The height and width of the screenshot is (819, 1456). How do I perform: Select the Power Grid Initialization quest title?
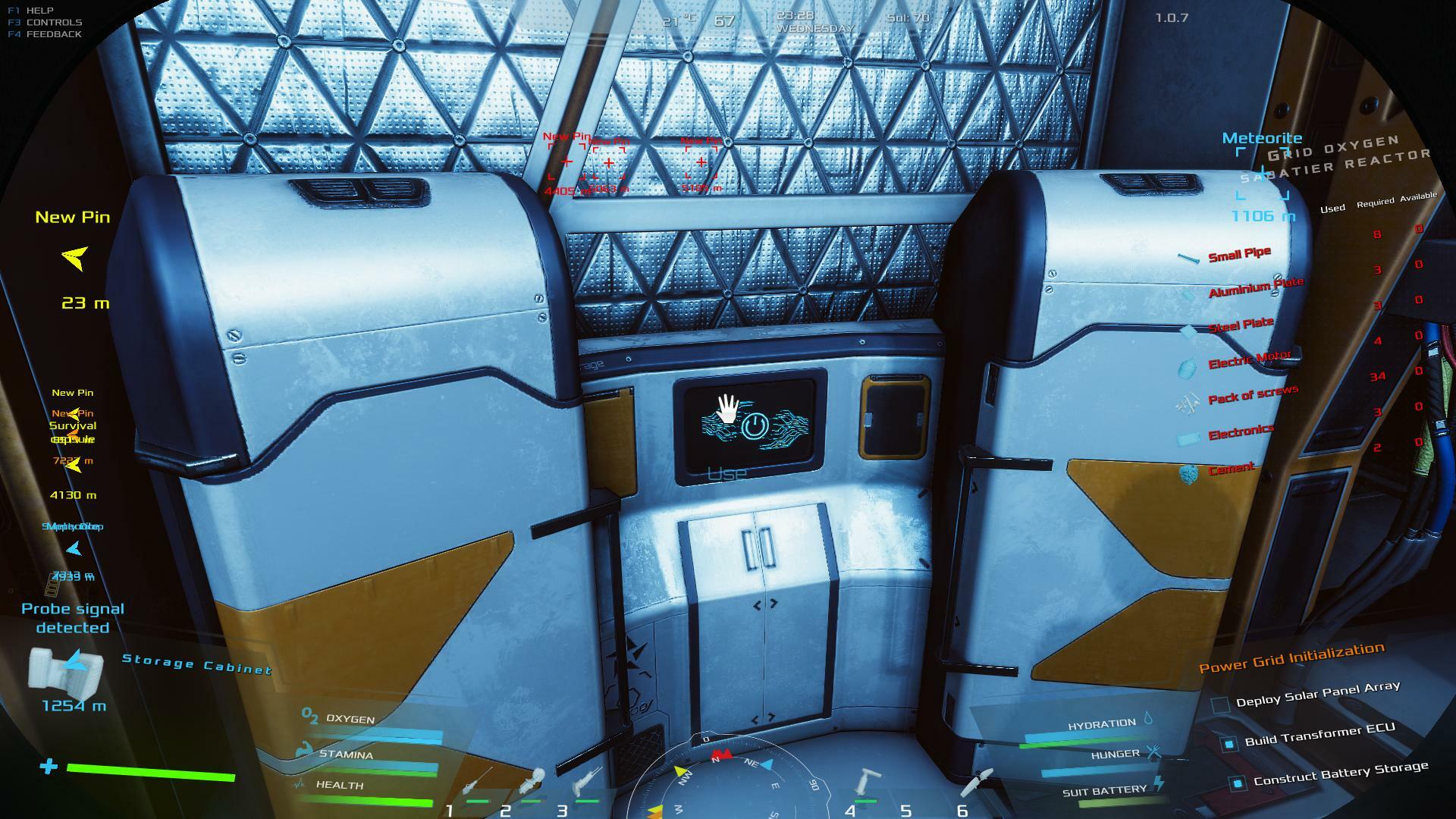pyautogui.click(x=1291, y=657)
